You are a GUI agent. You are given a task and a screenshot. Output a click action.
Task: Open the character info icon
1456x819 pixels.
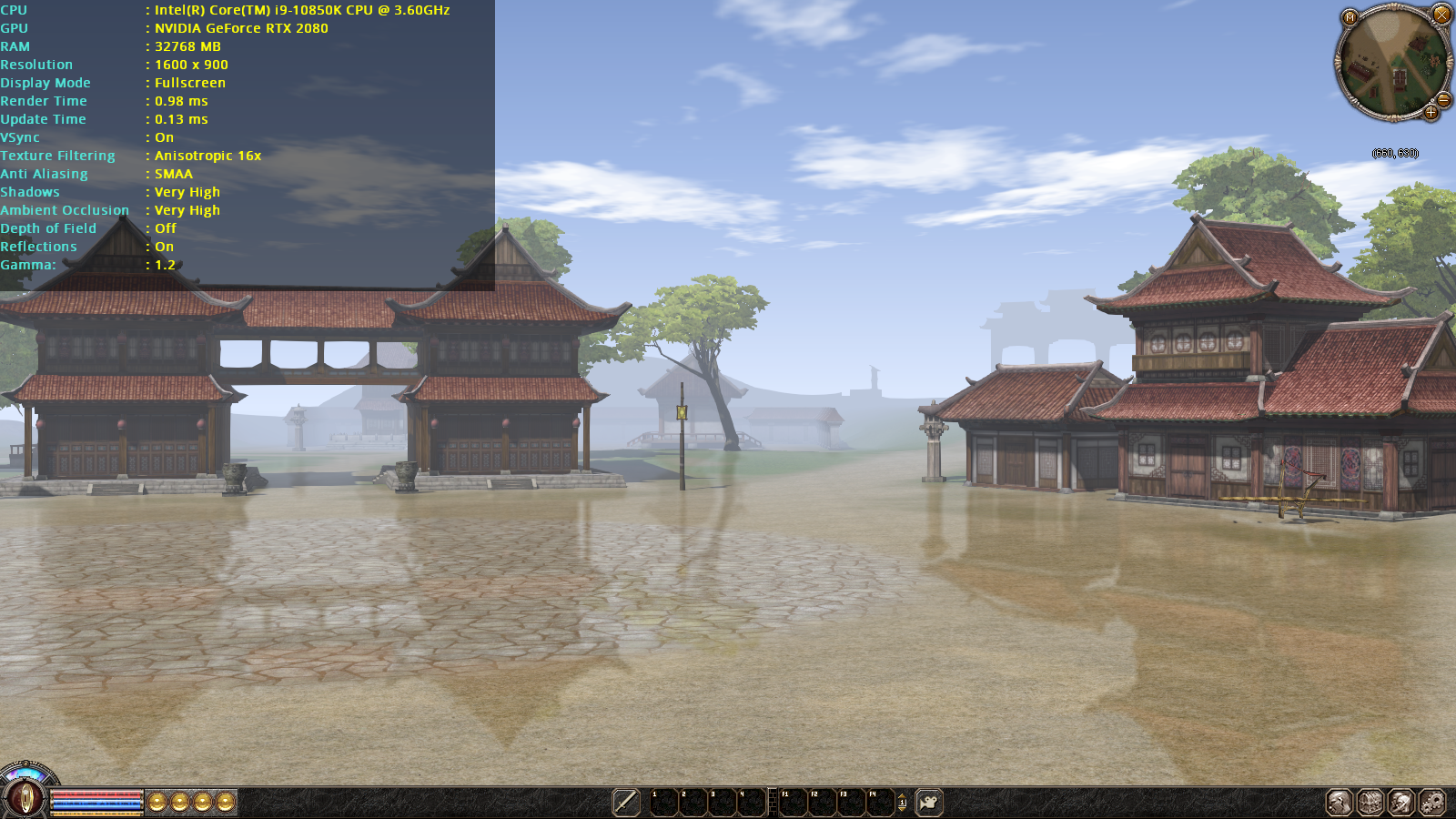pos(1339,802)
